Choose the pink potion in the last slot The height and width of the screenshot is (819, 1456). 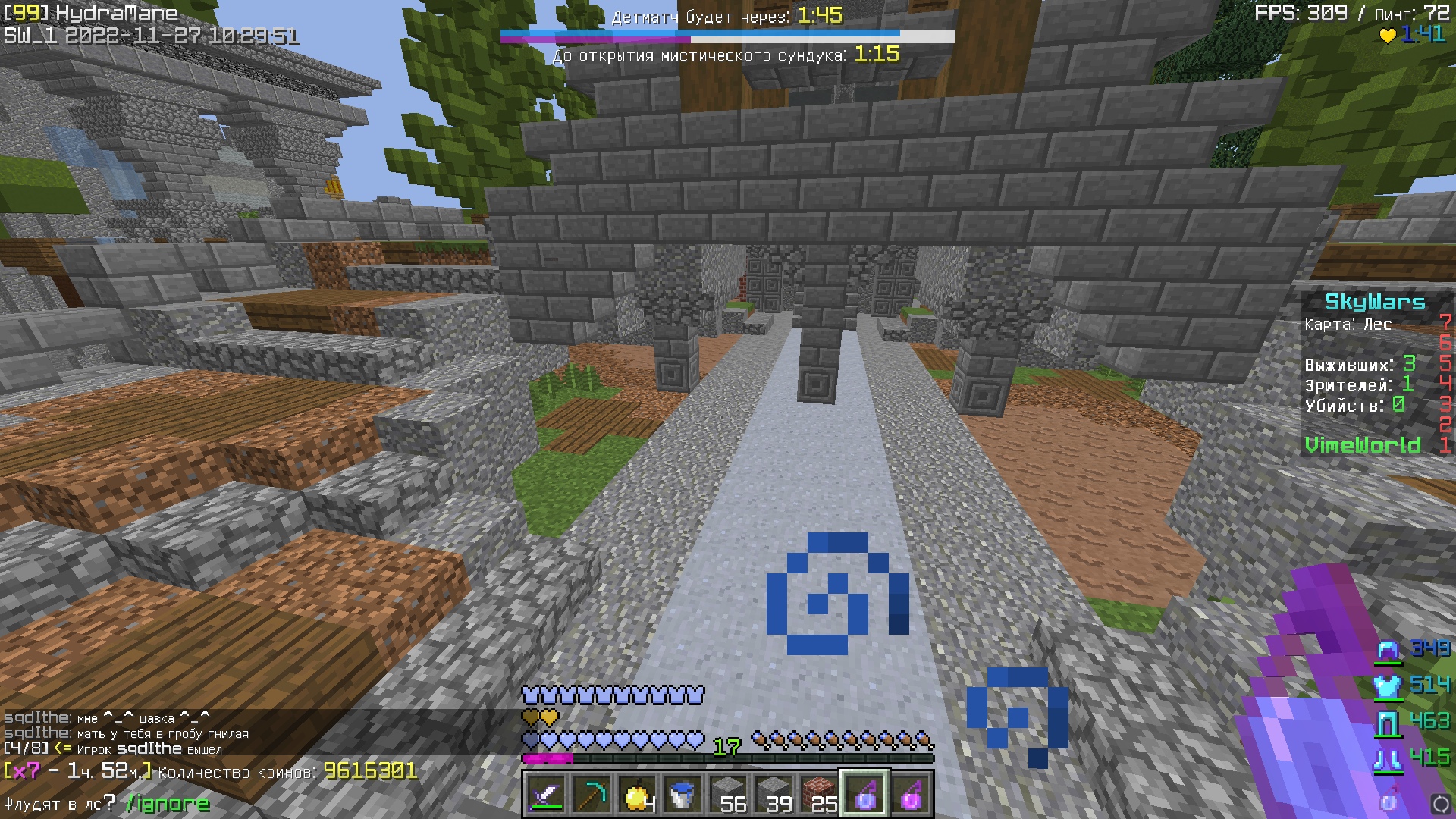point(910,794)
